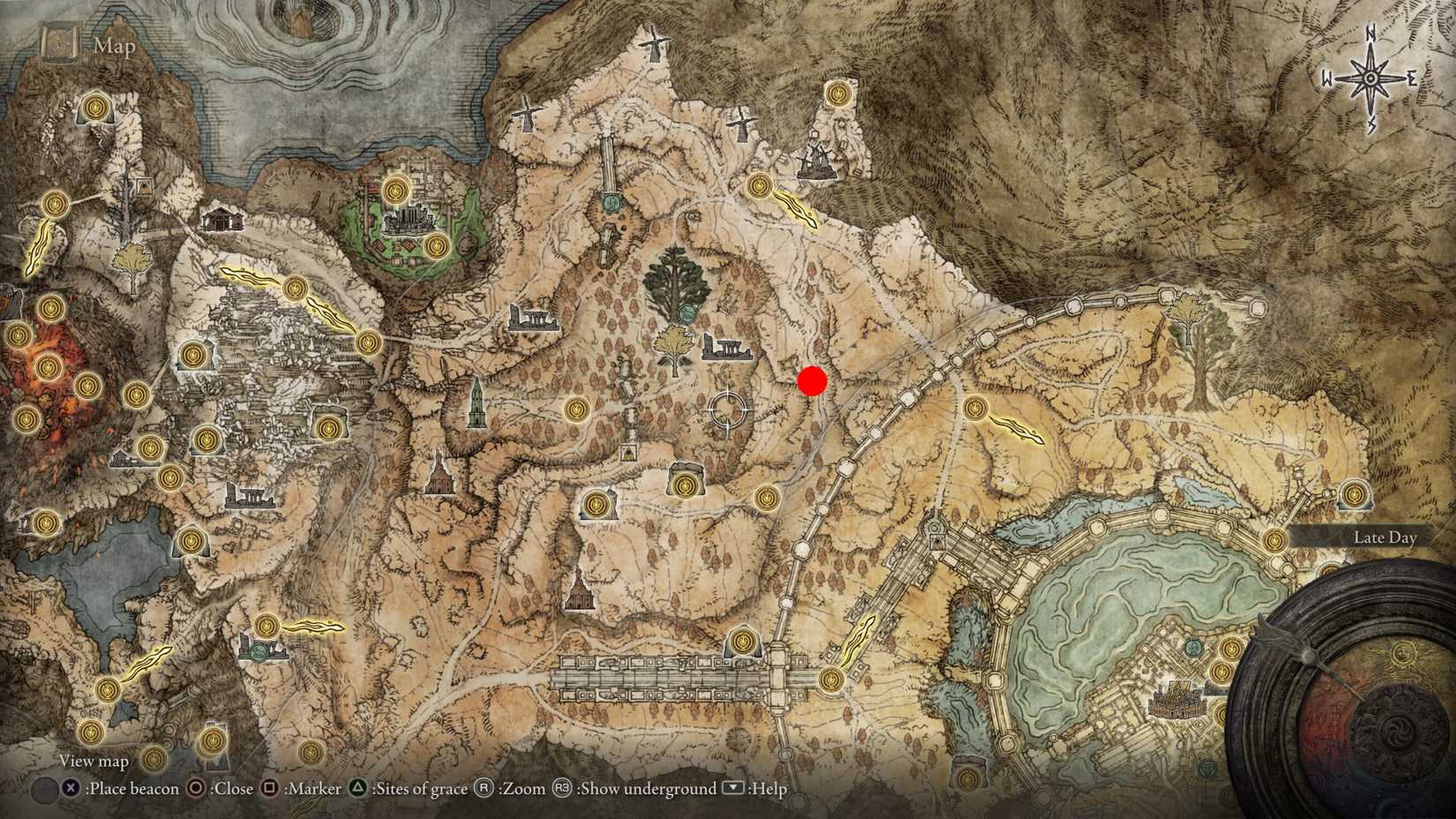Image resolution: width=1456 pixels, height=819 pixels.
Task: Click the shipwreck icon in the northern region
Action: pyautogui.click(x=816, y=157)
